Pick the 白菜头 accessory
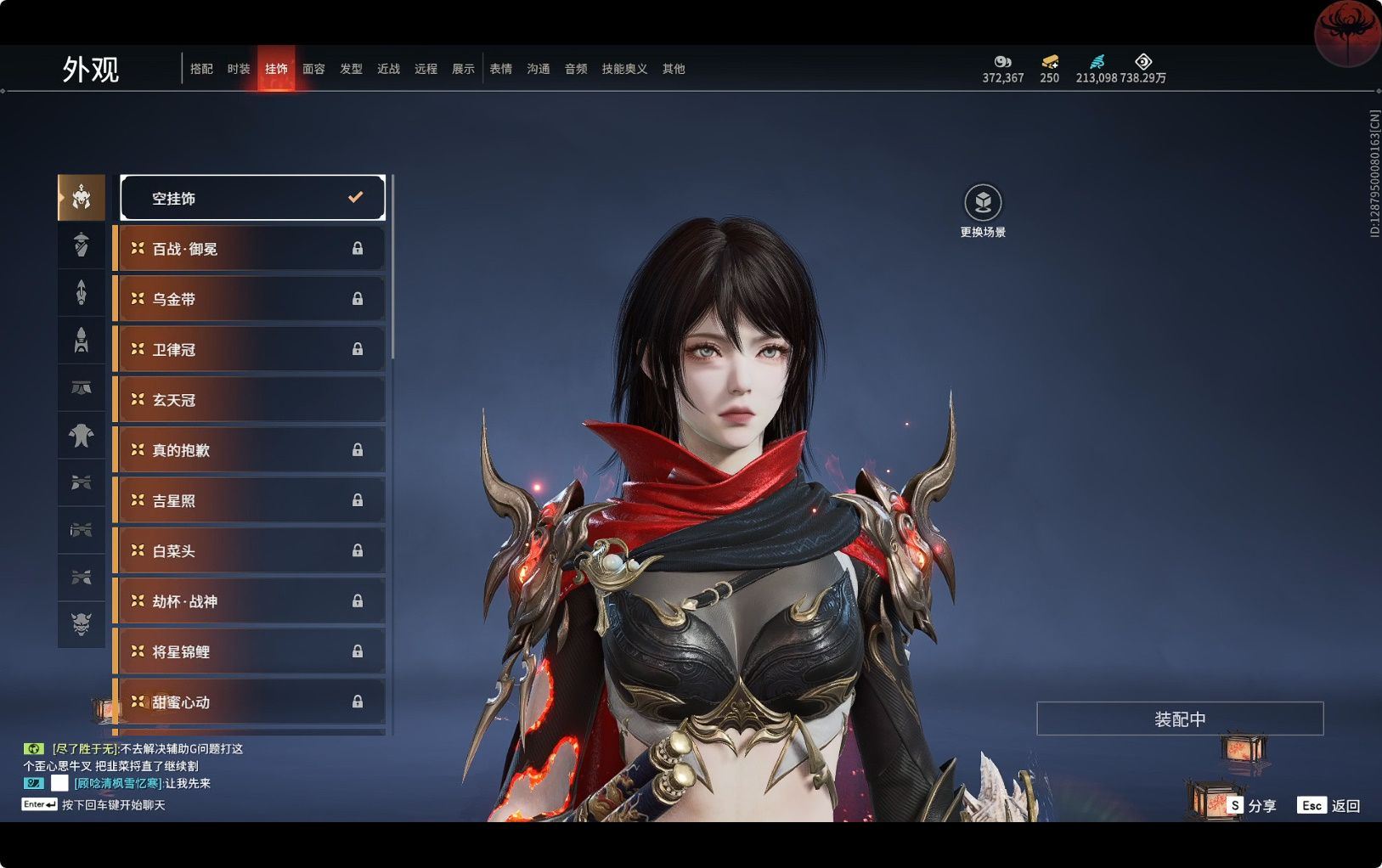The height and width of the screenshot is (868, 1382). click(251, 551)
